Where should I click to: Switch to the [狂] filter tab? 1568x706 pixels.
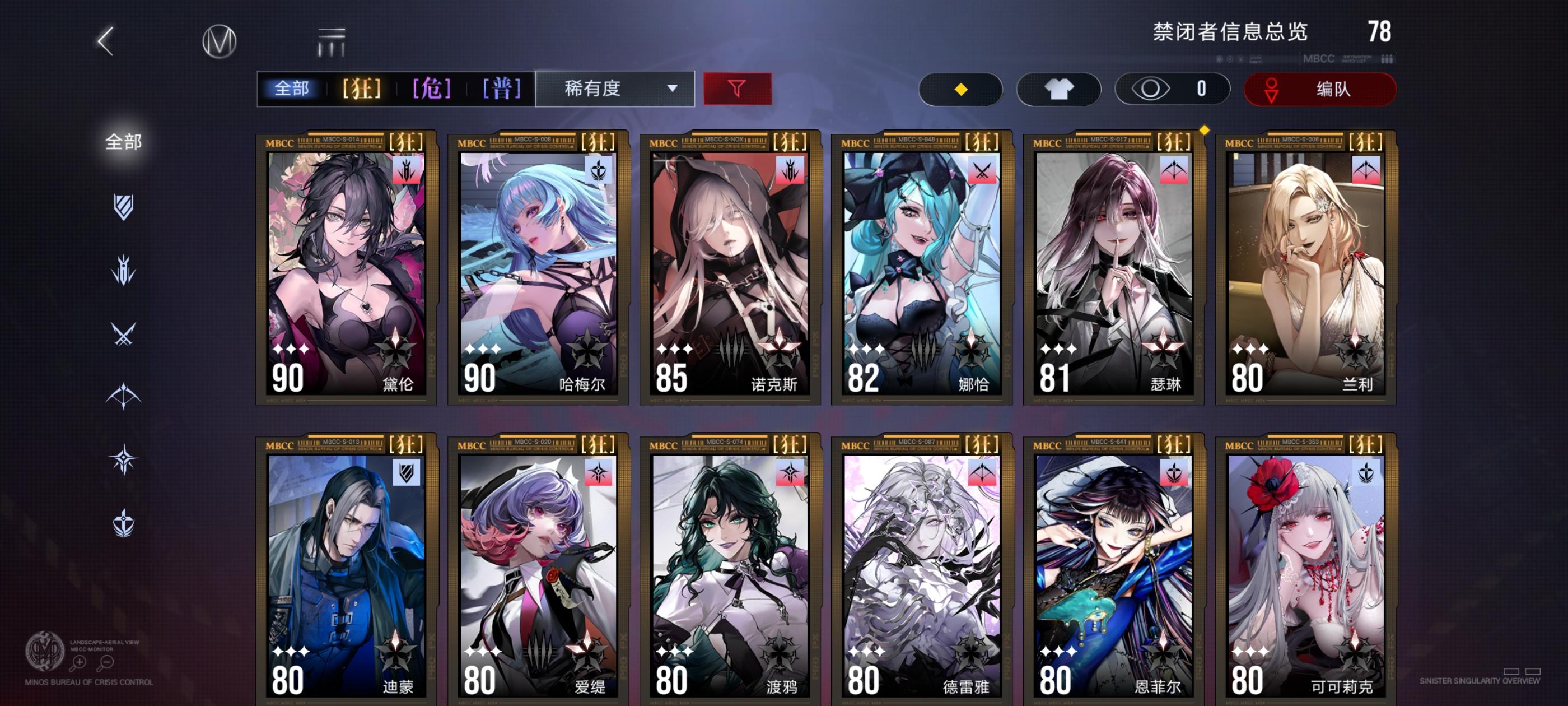pyautogui.click(x=362, y=89)
